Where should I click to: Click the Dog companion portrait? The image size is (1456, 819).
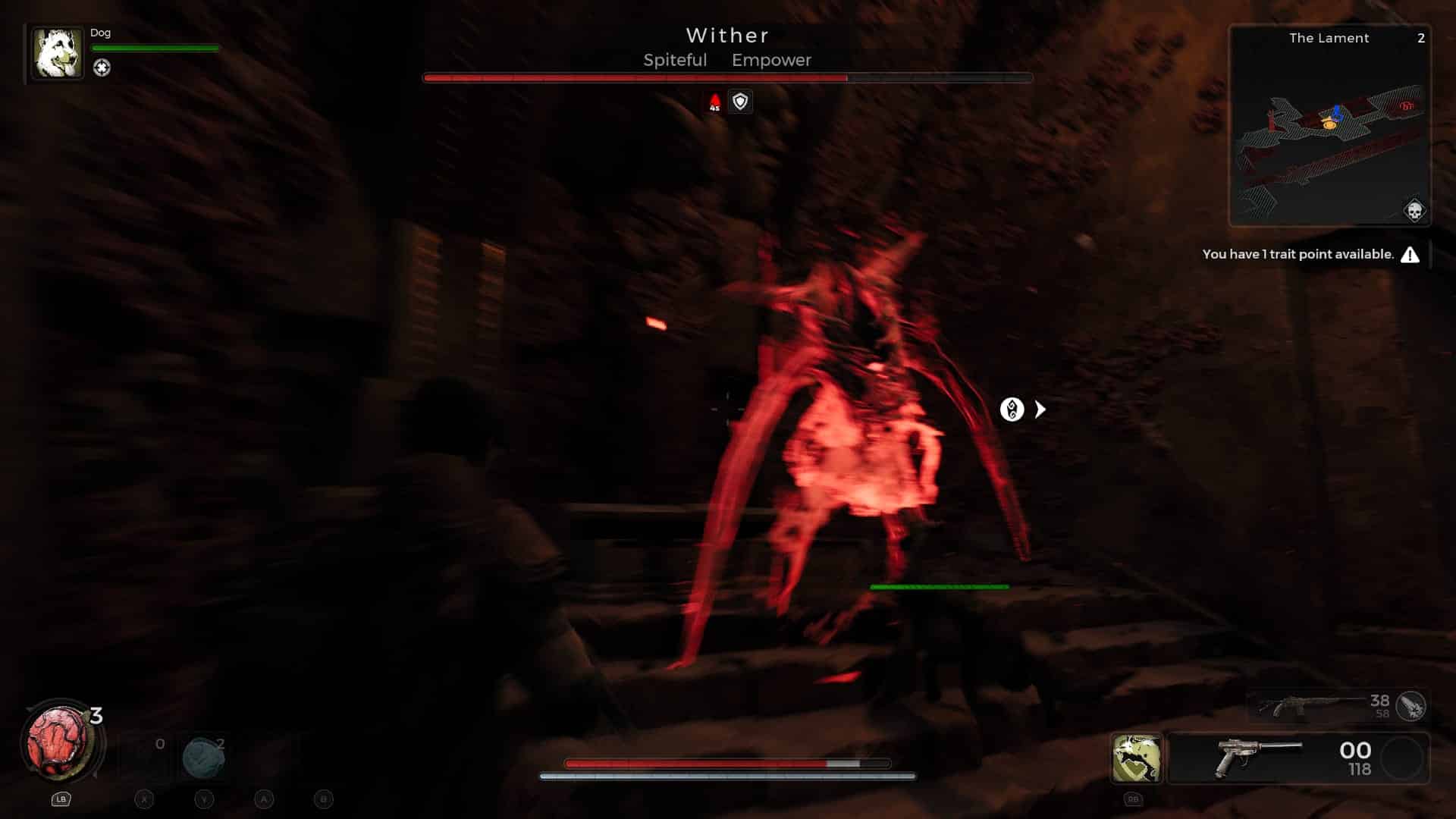[57, 53]
